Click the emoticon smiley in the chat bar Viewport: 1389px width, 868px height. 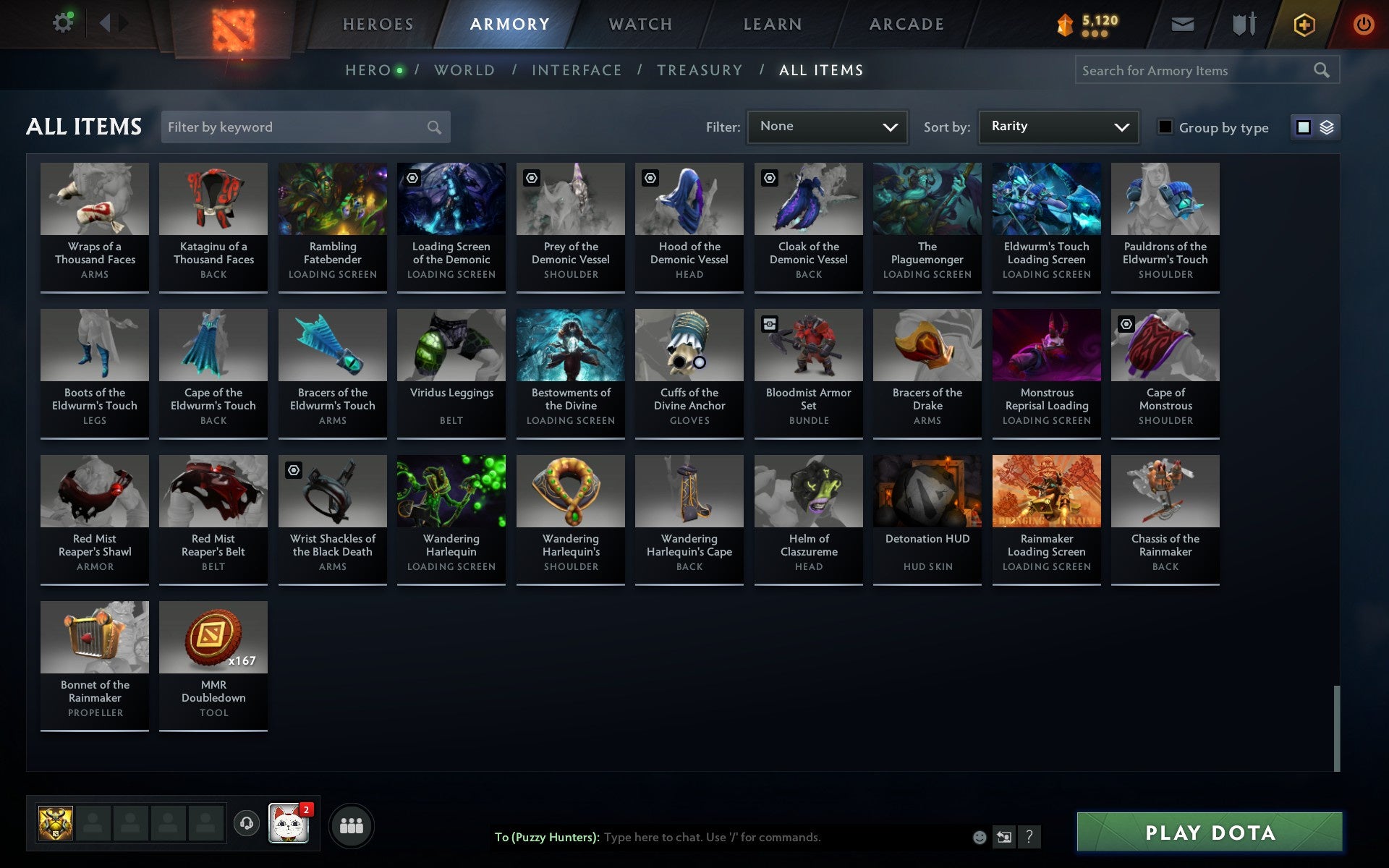click(x=979, y=838)
